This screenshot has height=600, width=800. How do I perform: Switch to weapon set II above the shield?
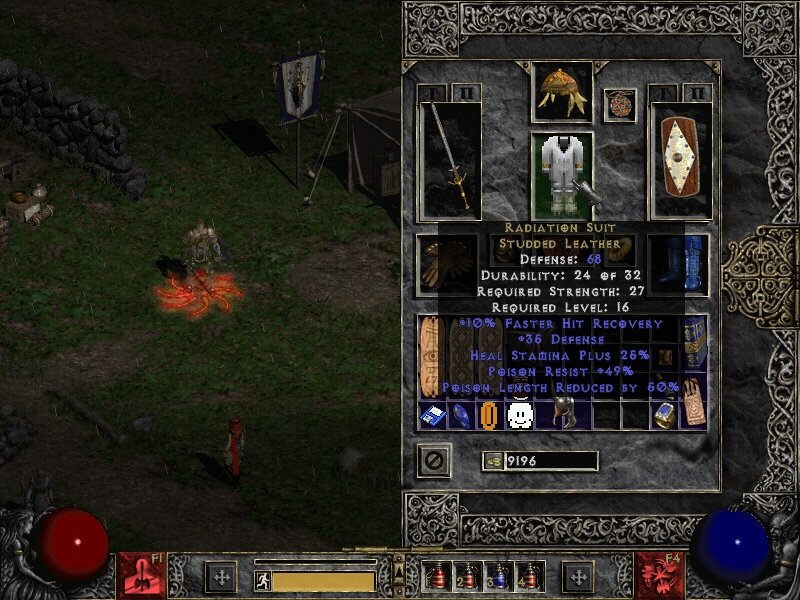coord(696,94)
